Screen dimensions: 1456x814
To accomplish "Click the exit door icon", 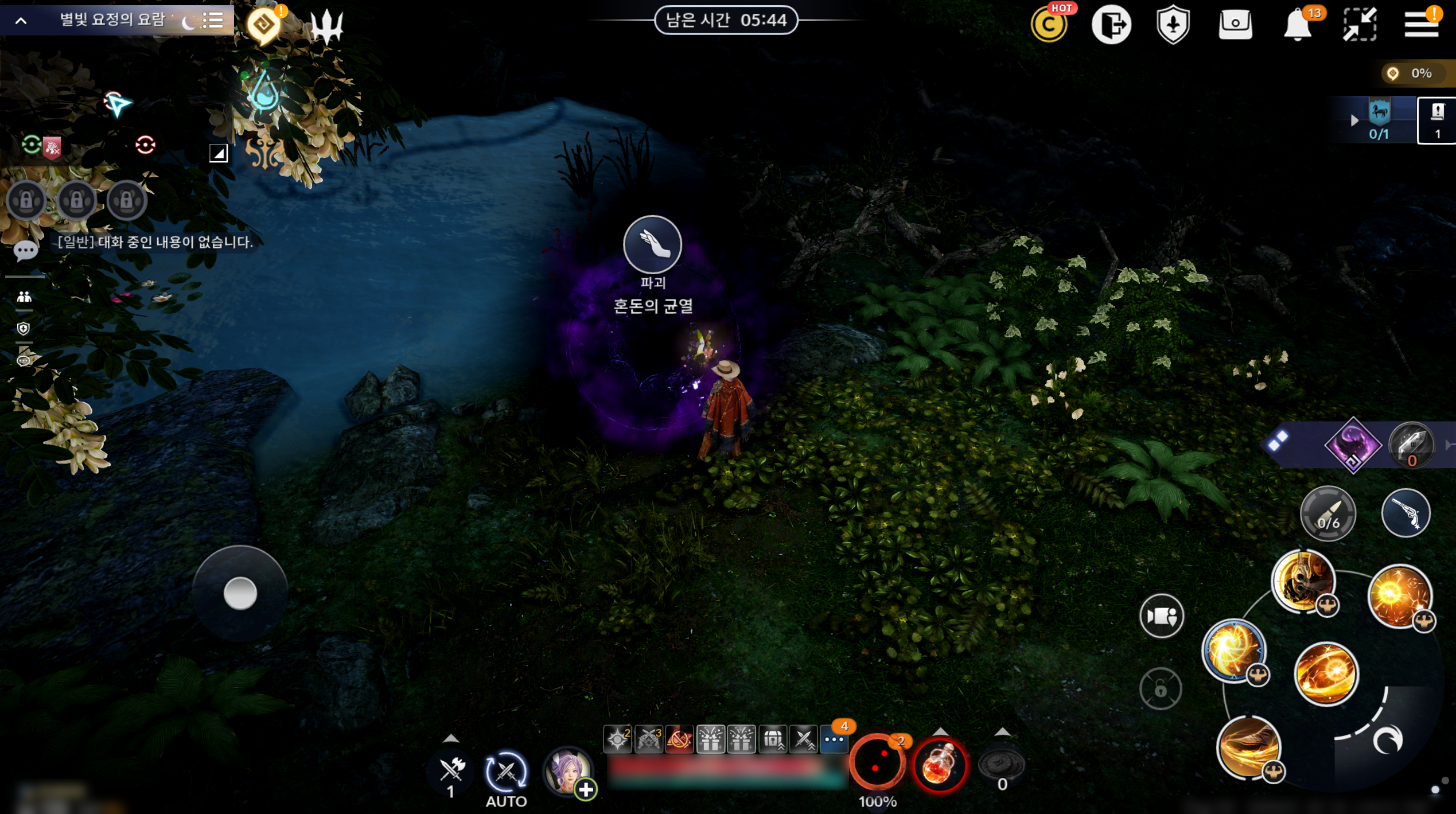I will (x=1111, y=25).
